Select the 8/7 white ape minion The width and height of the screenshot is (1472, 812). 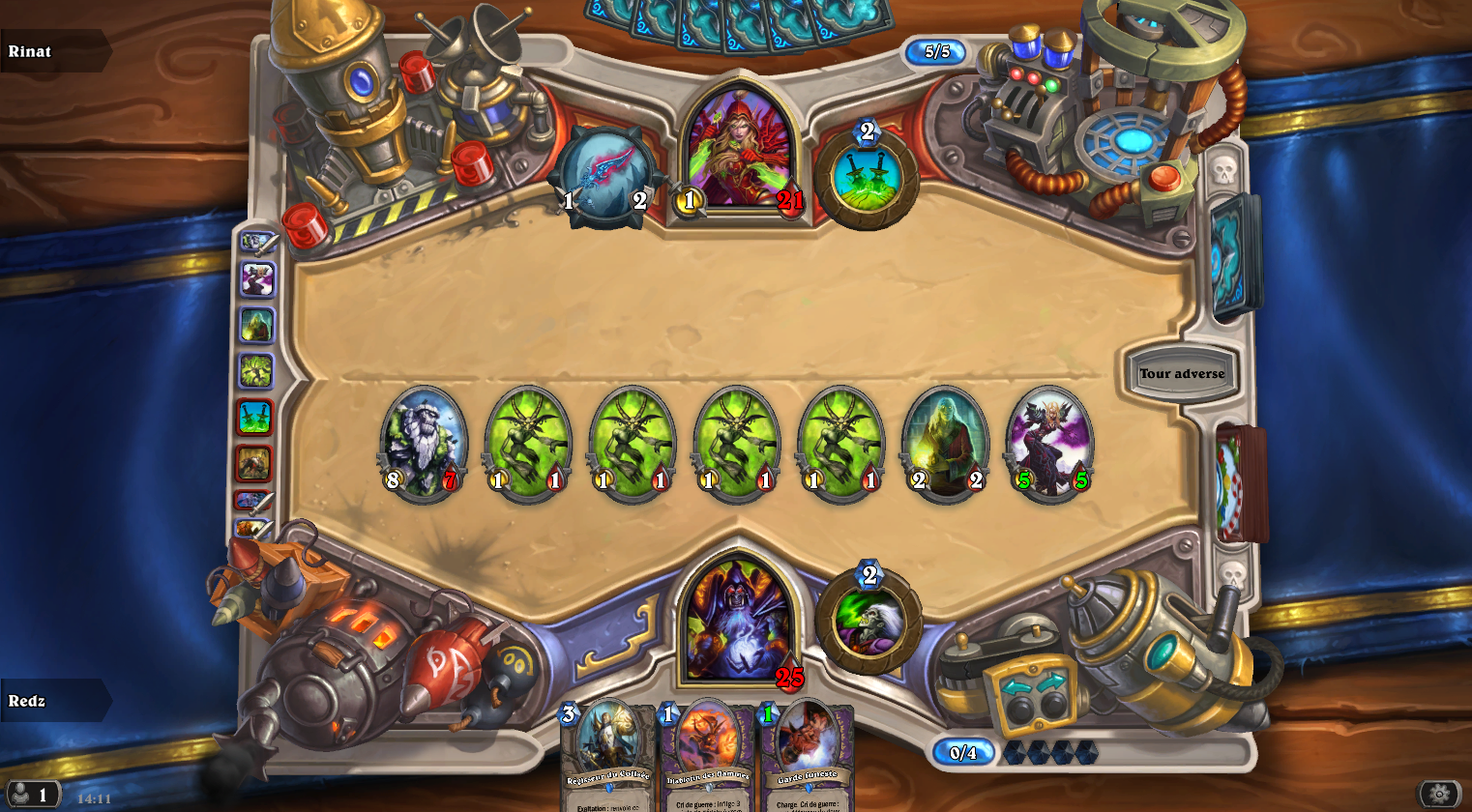(x=423, y=444)
